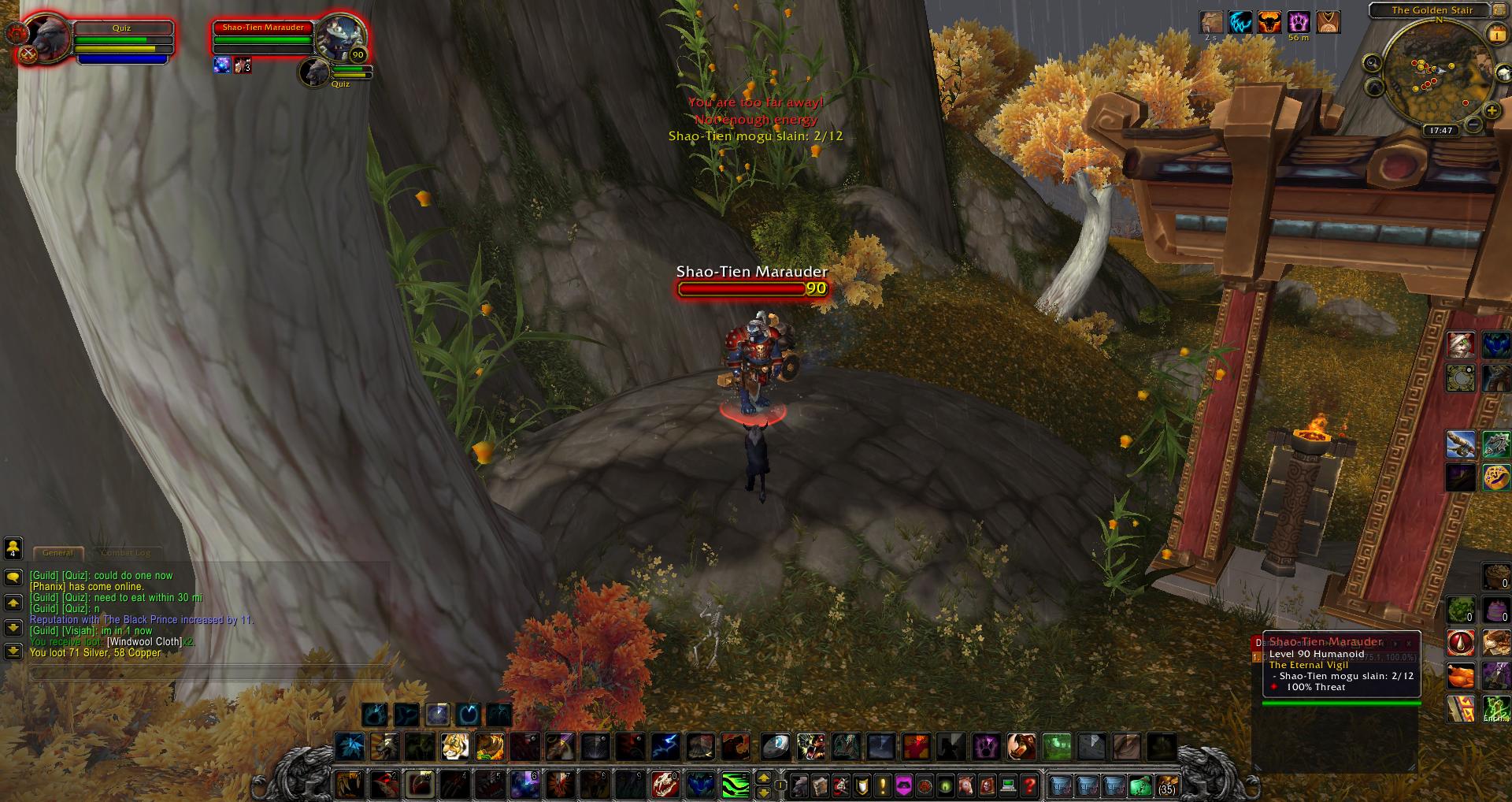Click the Windwool Cloth loot link in chat
This screenshot has width=1512, height=802.
(145, 642)
